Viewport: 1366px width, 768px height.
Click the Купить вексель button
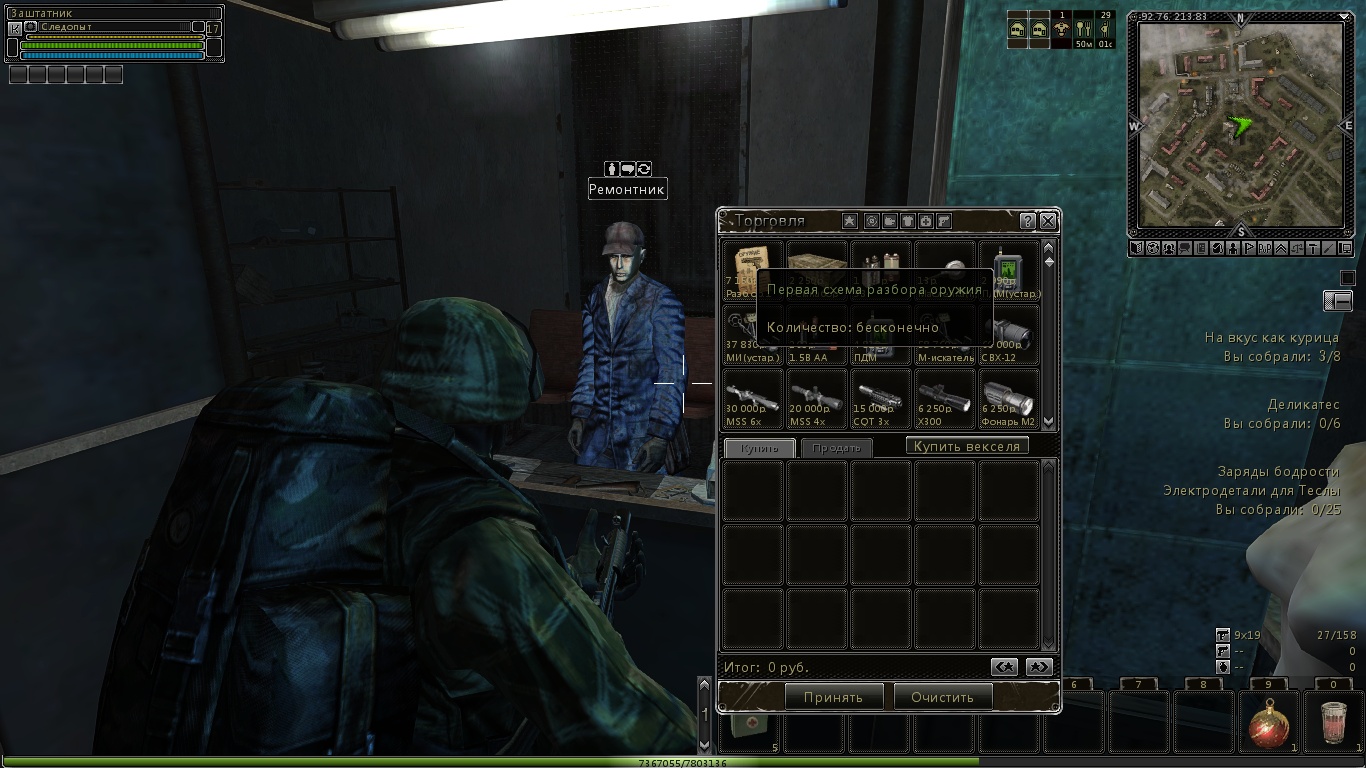click(x=967, y=446)
